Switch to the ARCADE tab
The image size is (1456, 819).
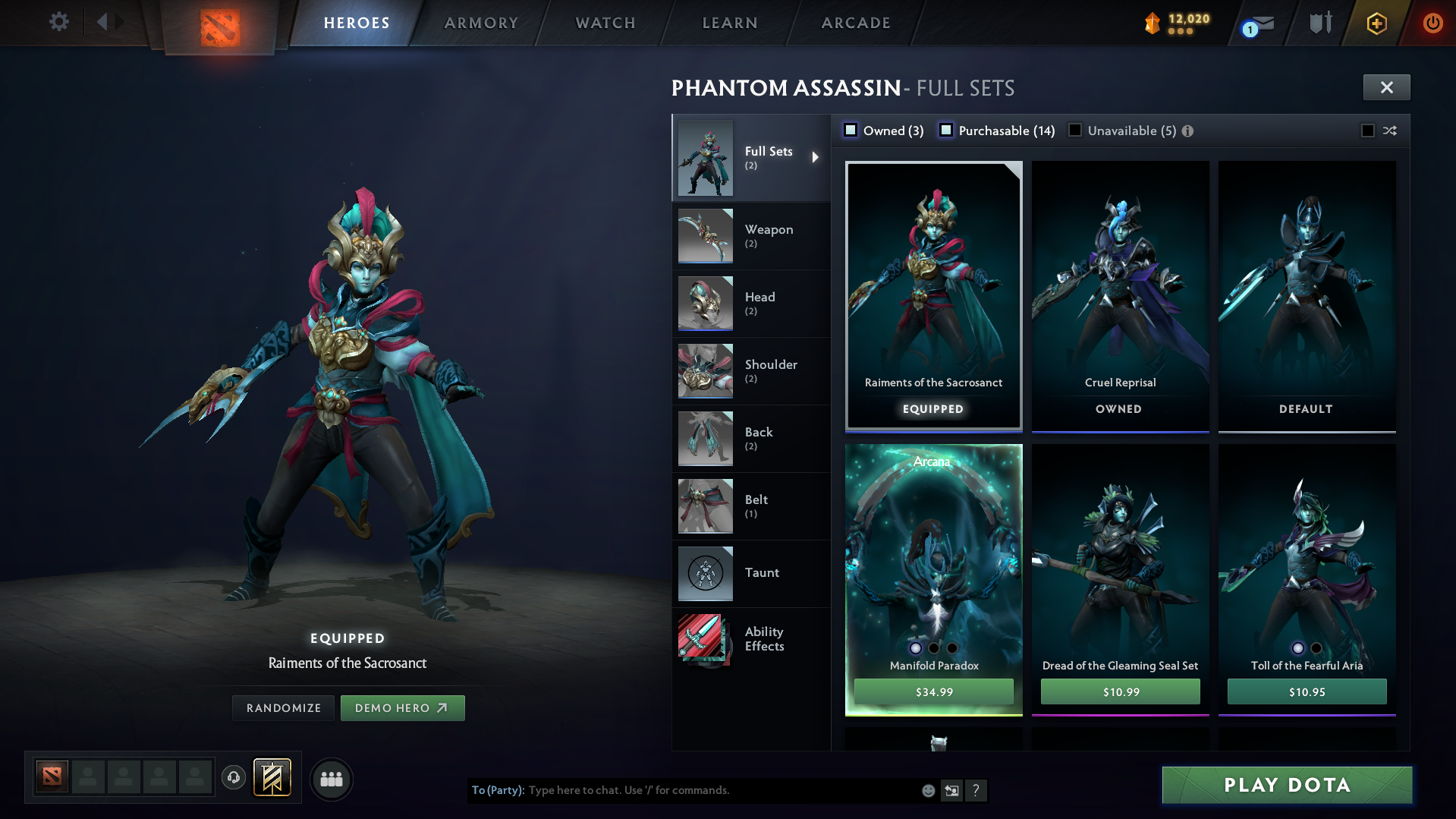(x=855, y=23)
